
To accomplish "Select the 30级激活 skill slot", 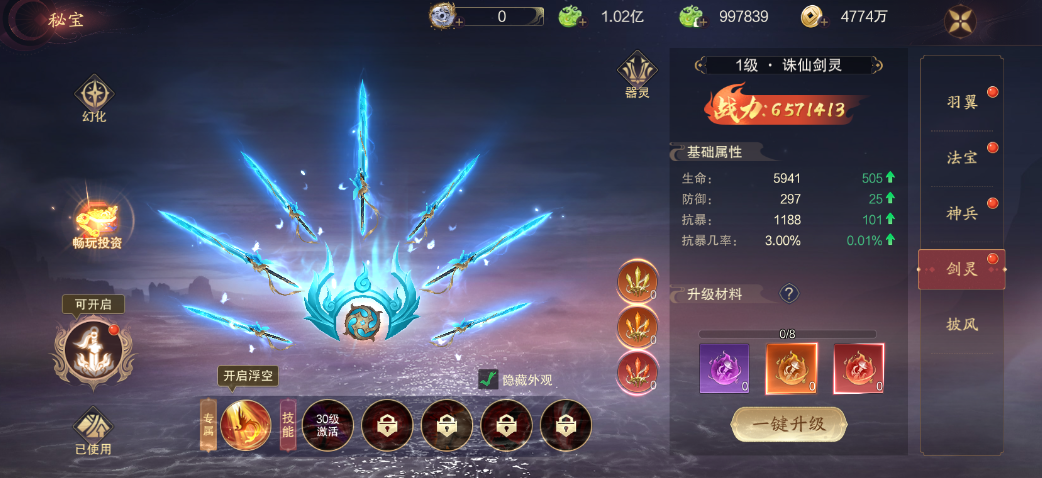I will tap(327, 426).
